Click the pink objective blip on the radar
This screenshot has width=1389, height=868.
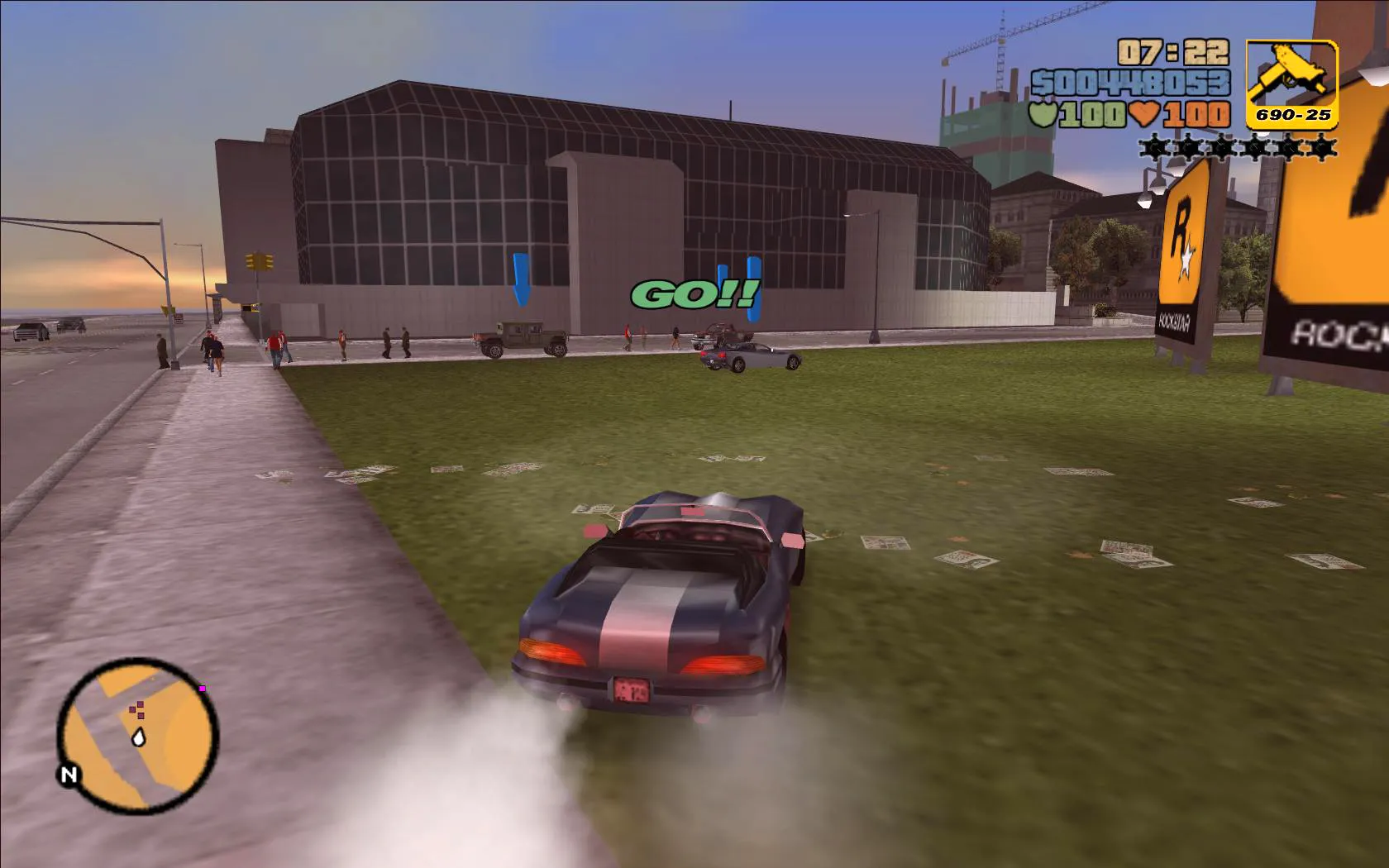pyautogui.click(x=201, y=687)
